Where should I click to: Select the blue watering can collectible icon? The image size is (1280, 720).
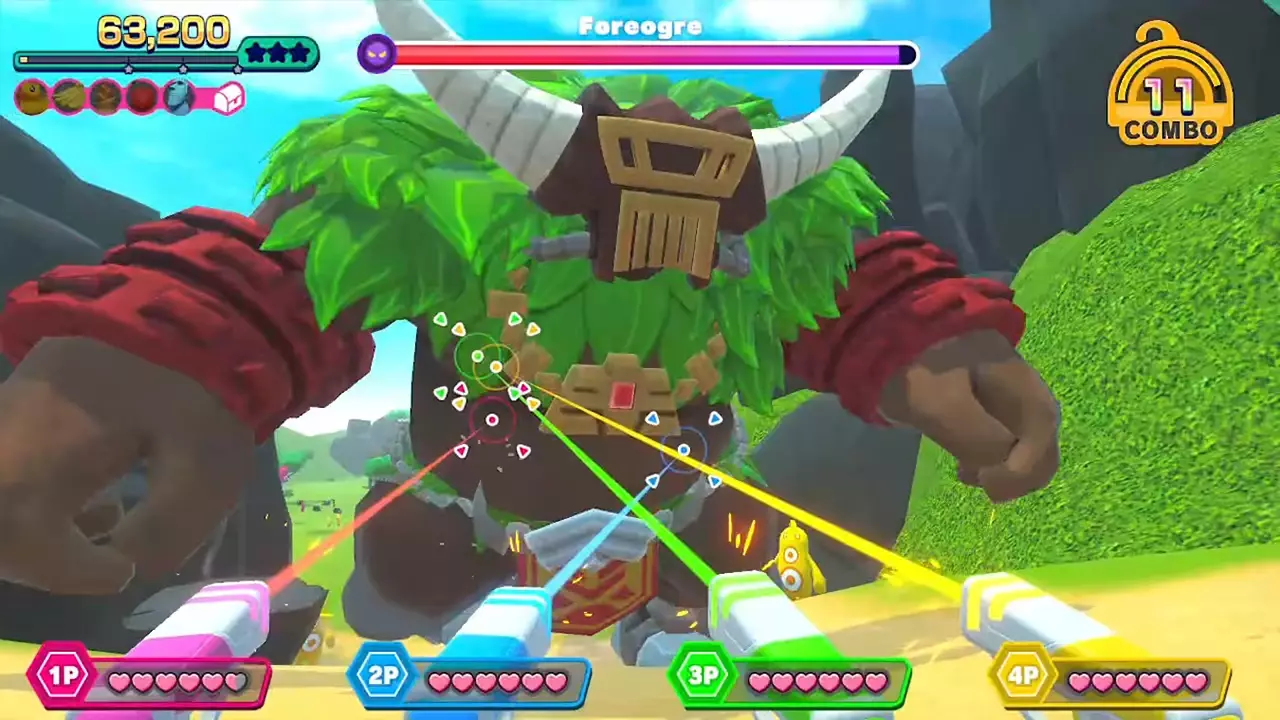tap(179, 97)
